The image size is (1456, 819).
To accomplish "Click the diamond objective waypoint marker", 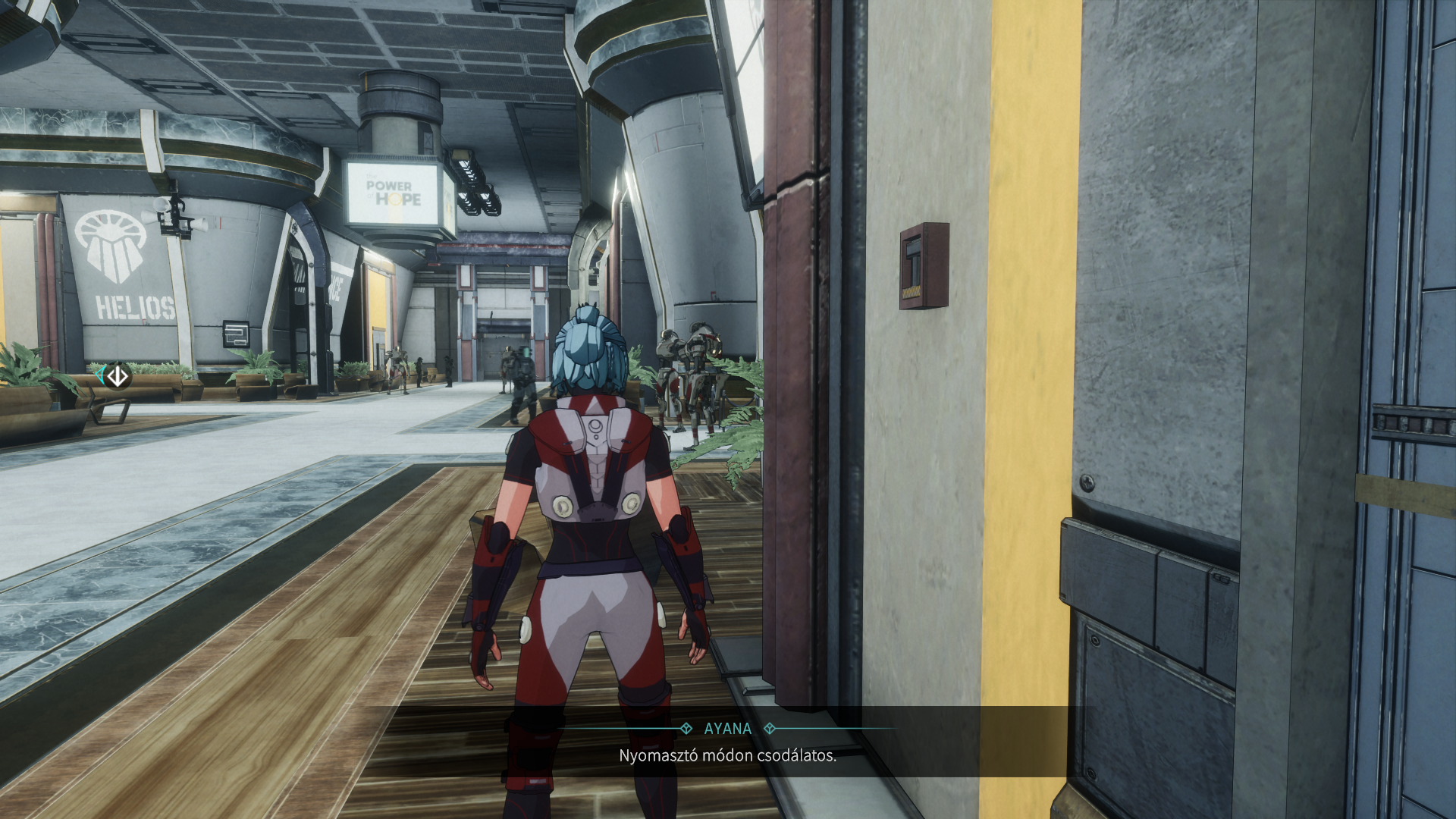I will (117, 376).
